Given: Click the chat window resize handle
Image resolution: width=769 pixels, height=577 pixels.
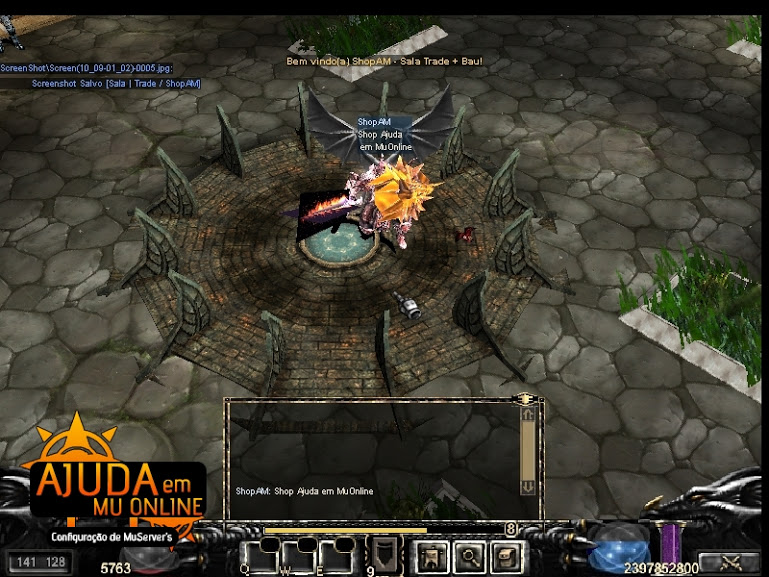Looking at the screenshot, I should point(526,400).
